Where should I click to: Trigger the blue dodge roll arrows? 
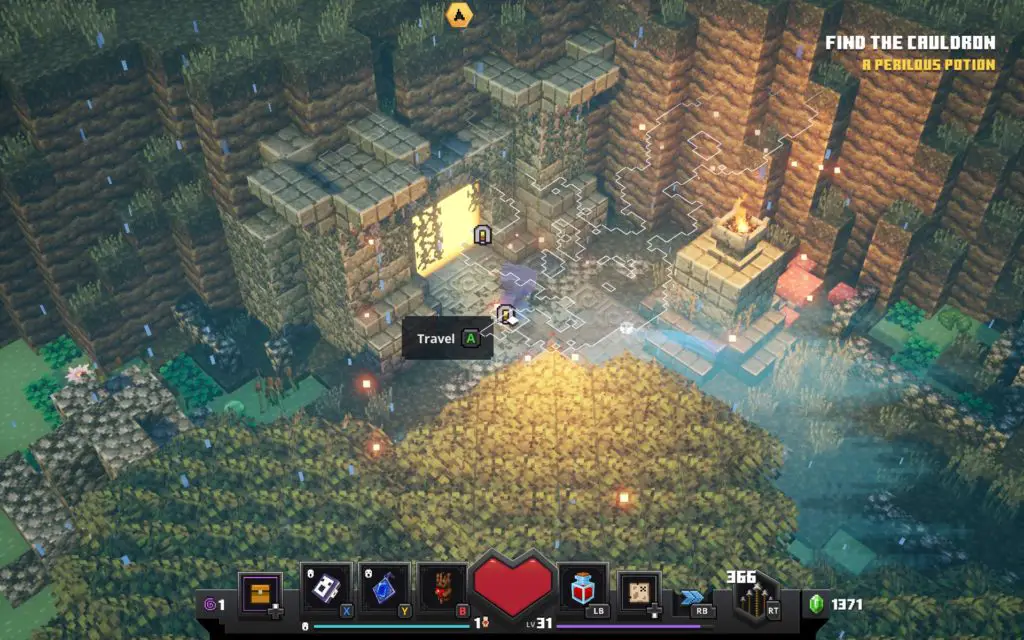[693, 599]
